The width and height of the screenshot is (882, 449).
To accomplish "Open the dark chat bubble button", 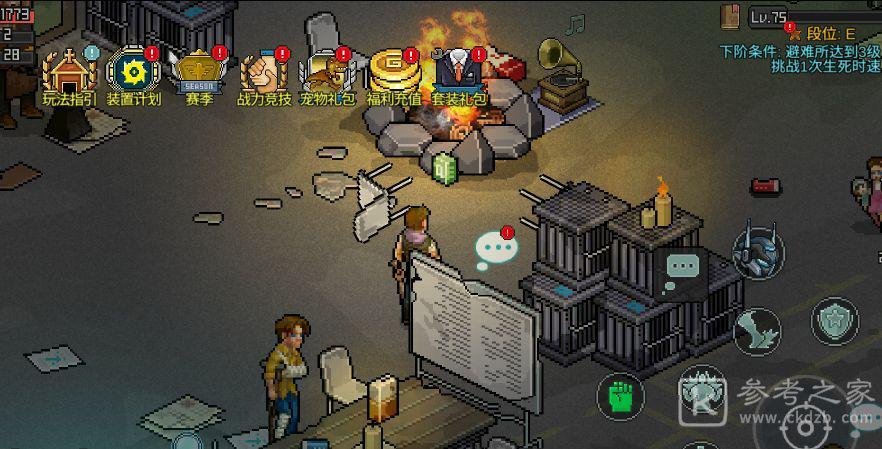I will (685, 267).
